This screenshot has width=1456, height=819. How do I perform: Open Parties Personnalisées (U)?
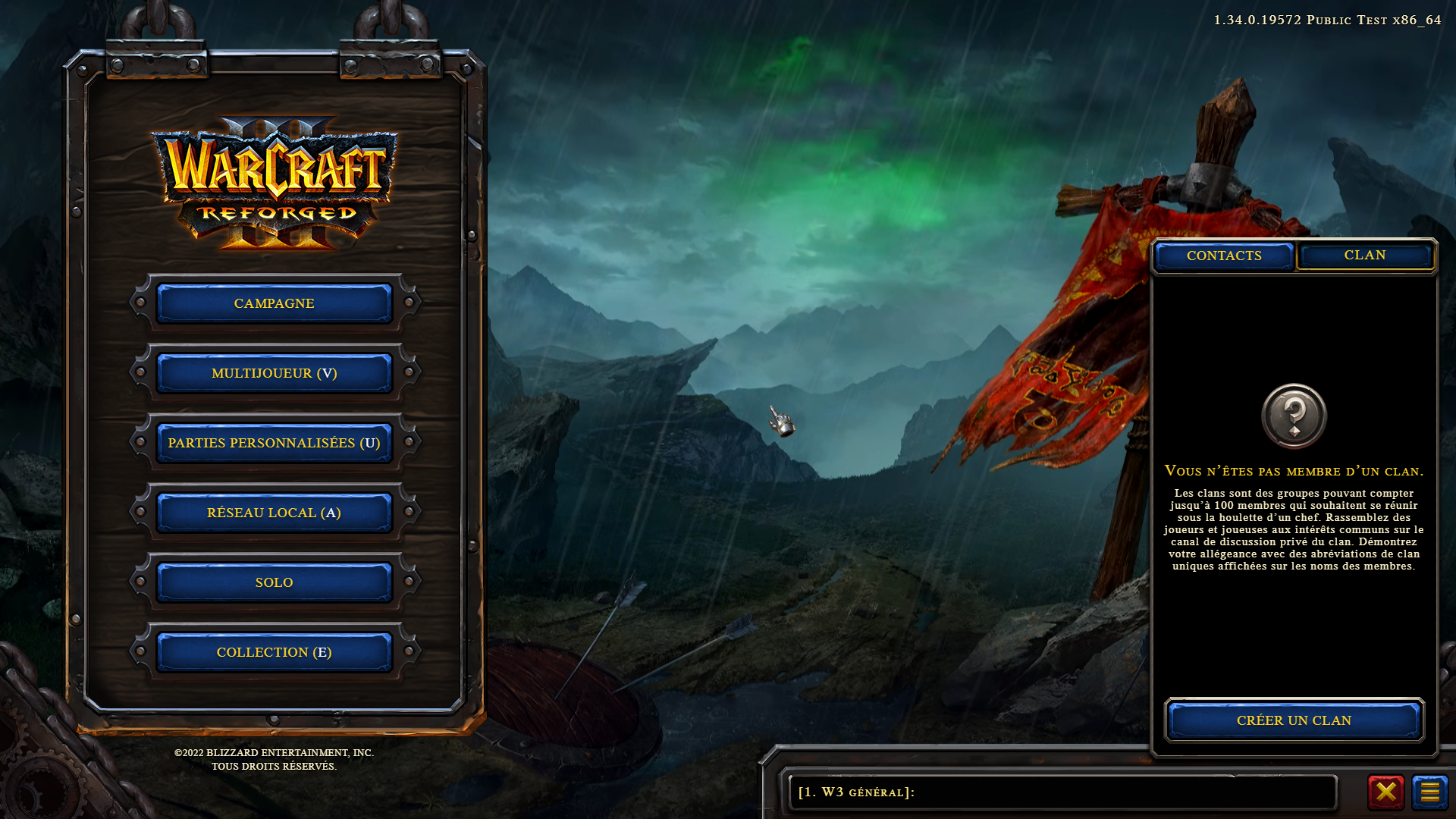[x=274, y=443]
